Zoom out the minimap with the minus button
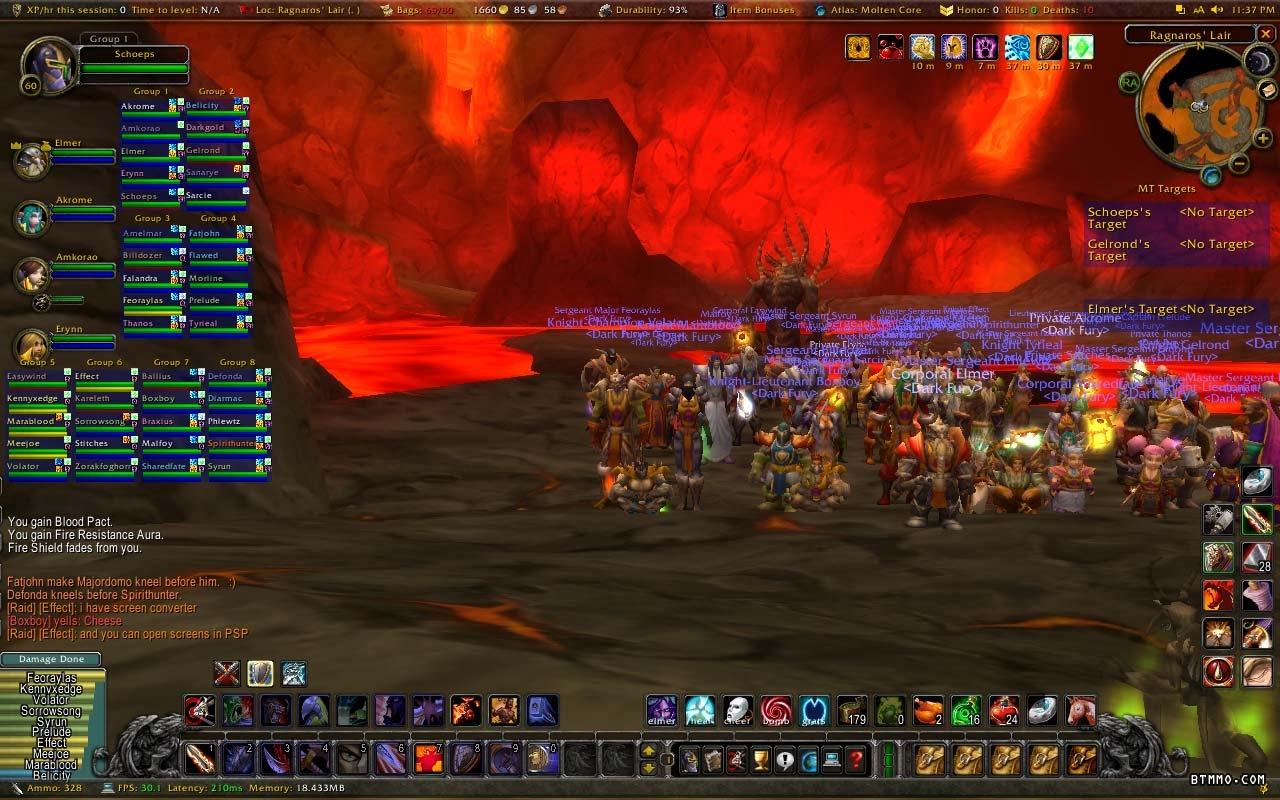The image size is (1280, 800). click(x=1238, y=164)
